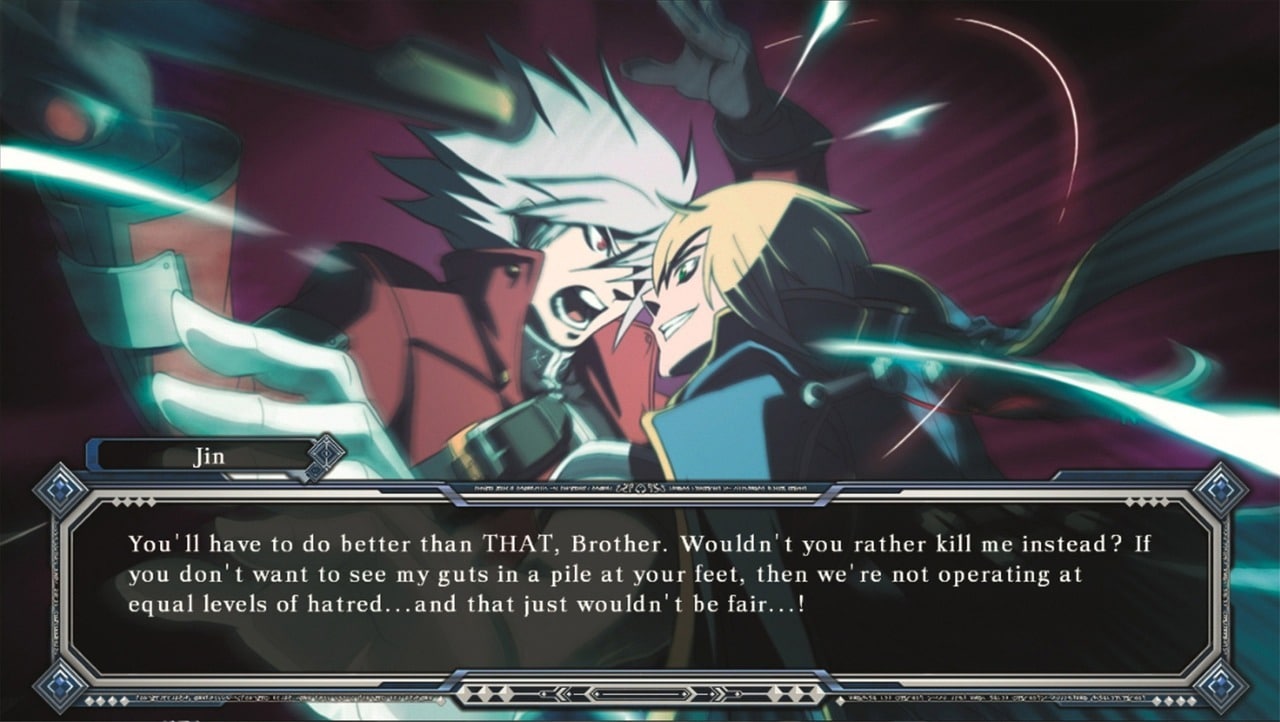Click the fast-forward double-chevron in the bottom bar
The width and height of the screenshot is (1280, 722).
(720, 693)
